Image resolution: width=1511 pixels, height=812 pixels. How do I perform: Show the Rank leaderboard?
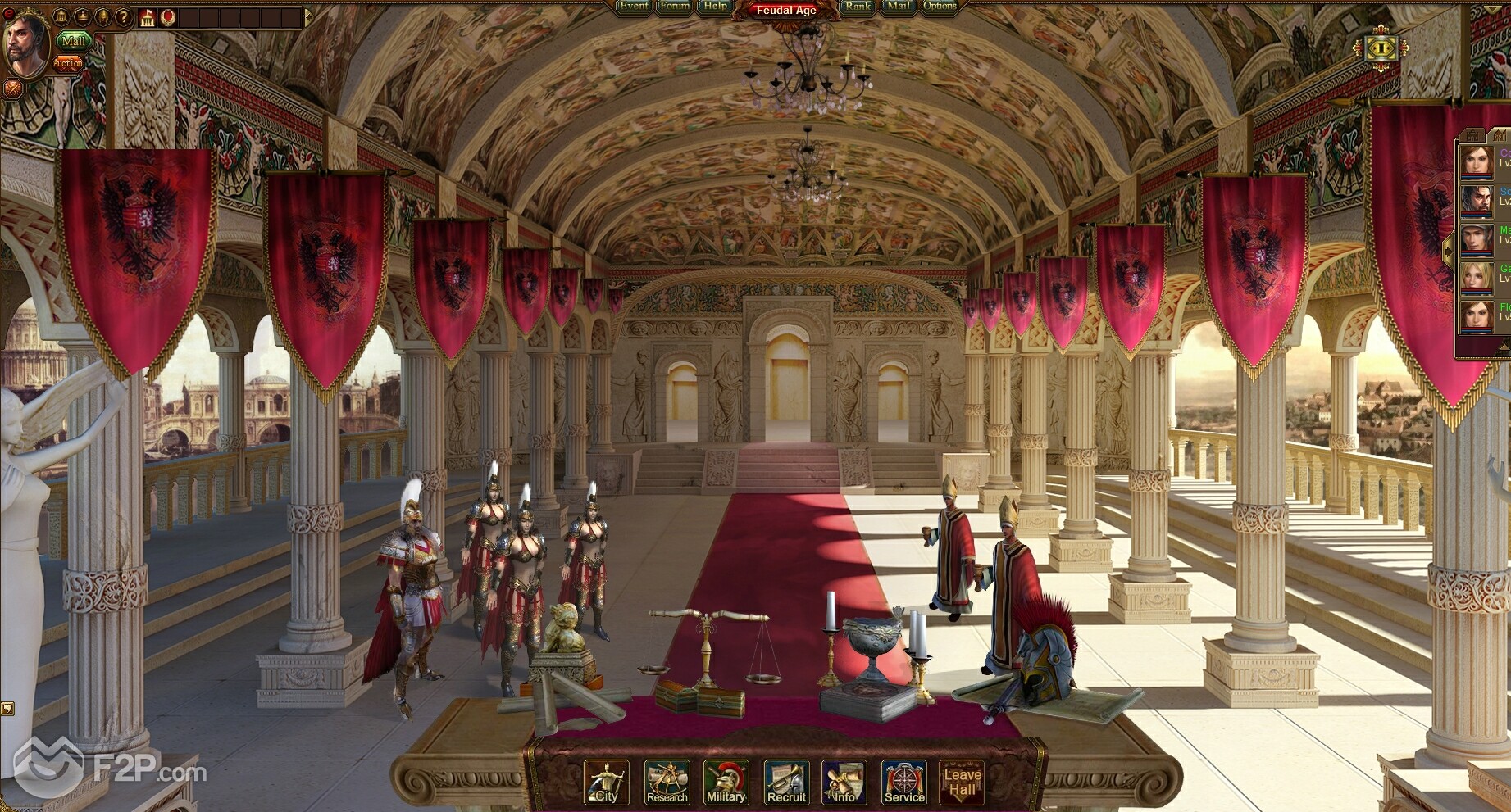[858, 7]
